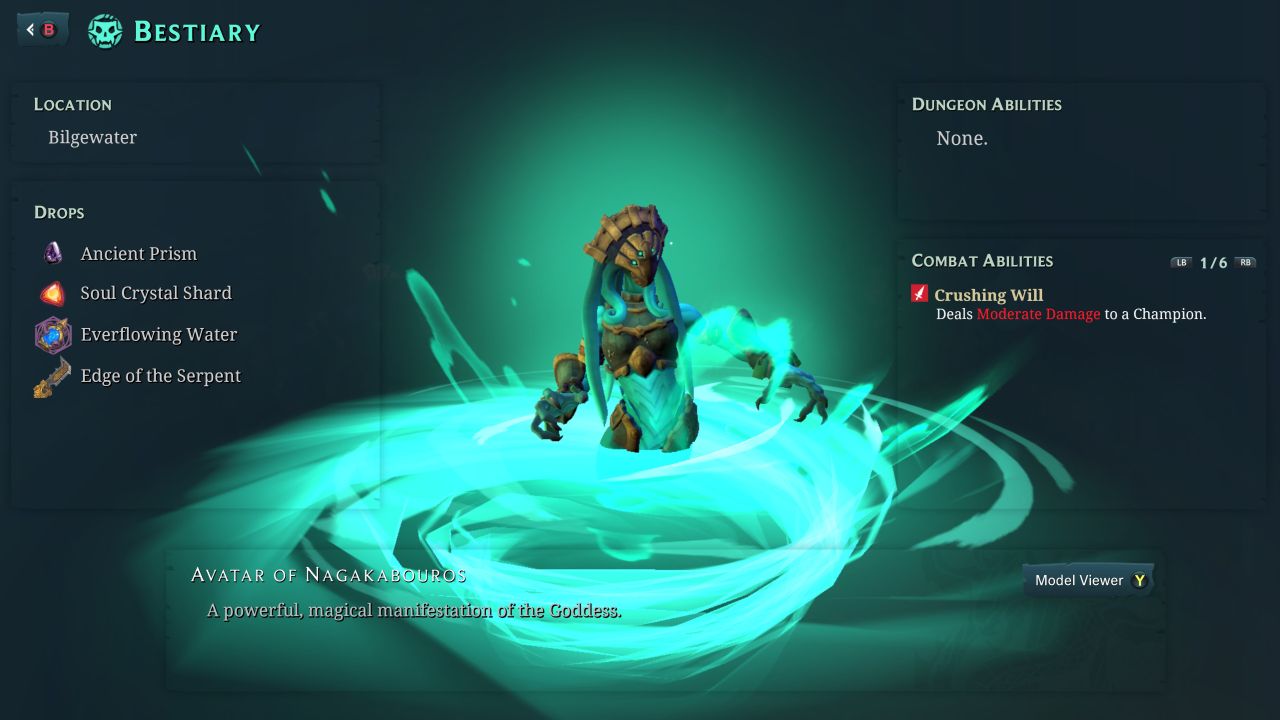
Task: Select the Soul Crystal Shard drop
Action: coord(155,293)
